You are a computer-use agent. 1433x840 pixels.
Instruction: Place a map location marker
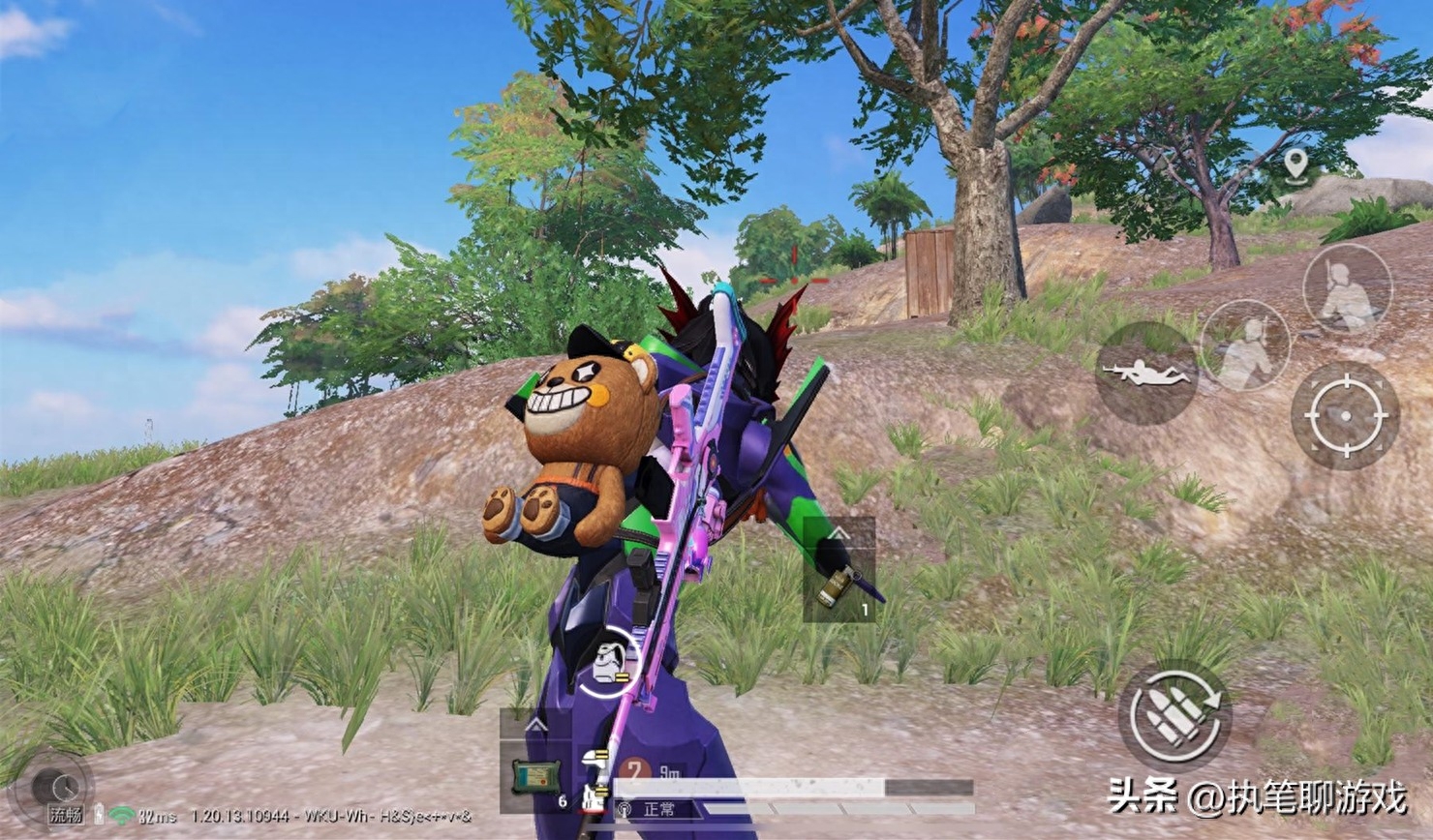pyautogui.click(x=1296, y=165)
